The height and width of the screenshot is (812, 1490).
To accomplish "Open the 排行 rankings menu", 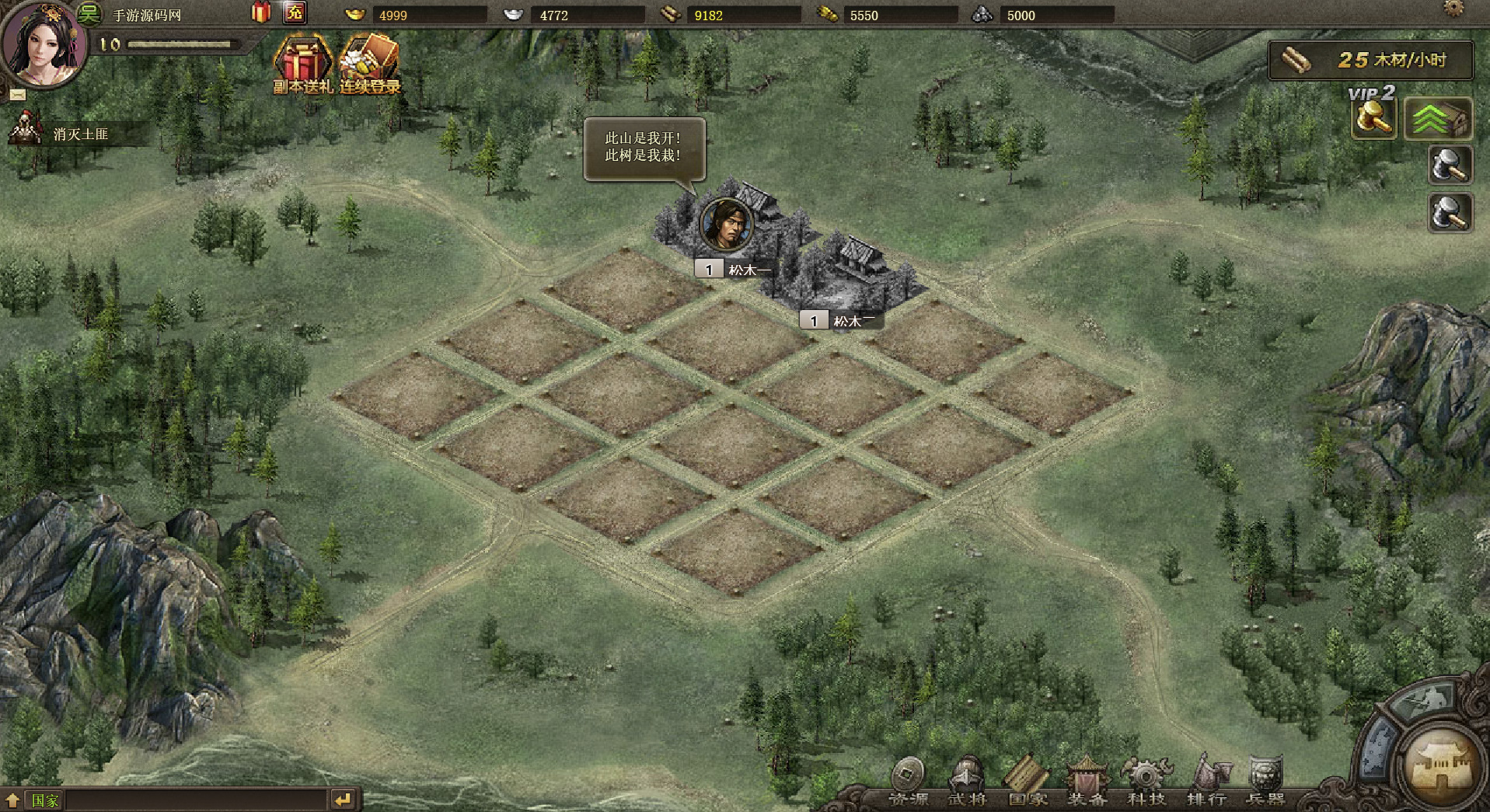I will tap(1206, 781).
